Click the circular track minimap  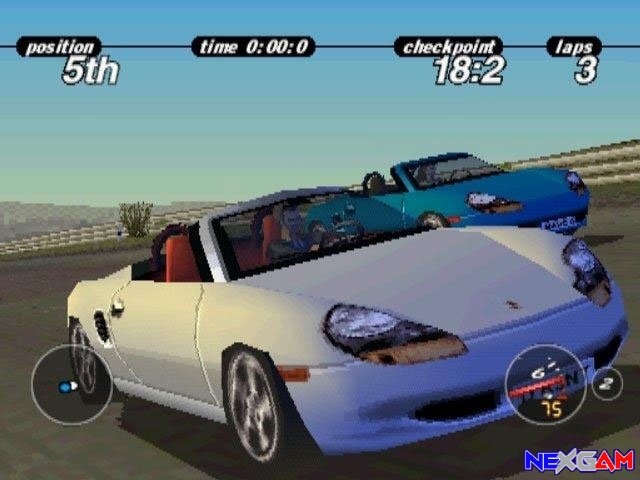[x=70, y=385]
